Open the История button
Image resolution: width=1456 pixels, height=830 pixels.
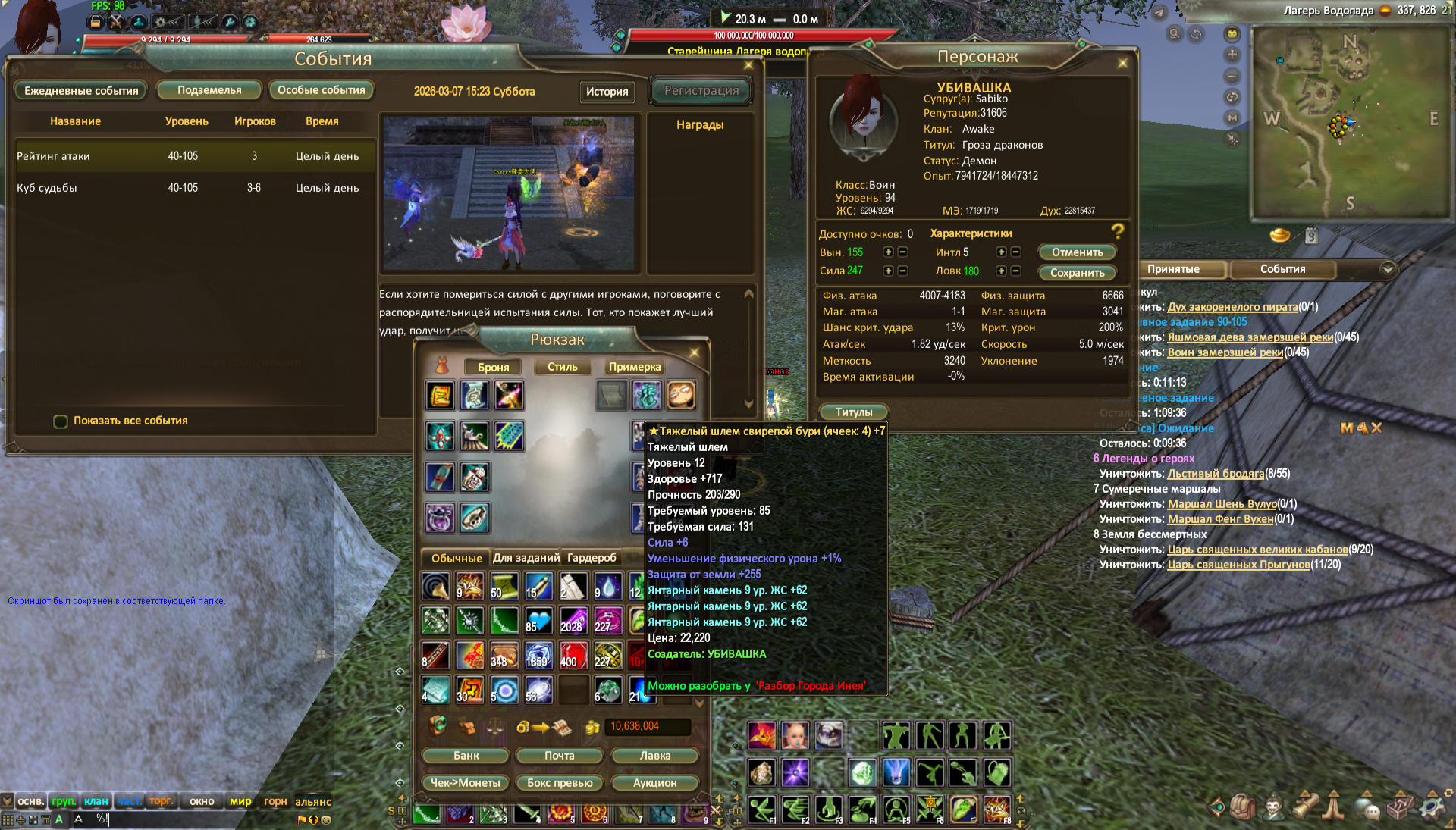point(607,92)
